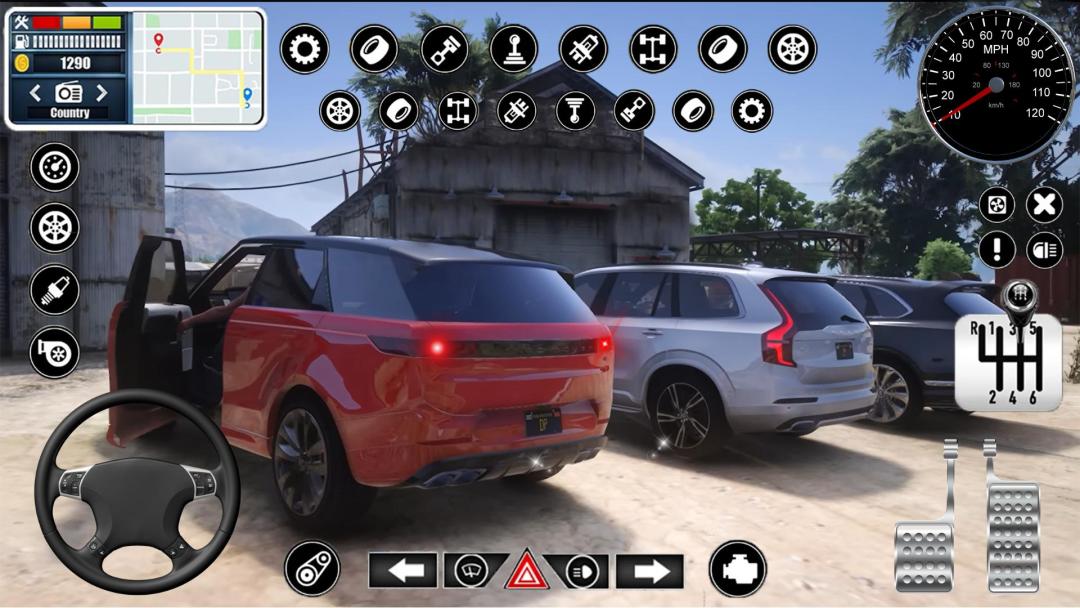1080x608 pixels.
Task: Turn on the hazard warning triangle
Action: tap(525, 571)
